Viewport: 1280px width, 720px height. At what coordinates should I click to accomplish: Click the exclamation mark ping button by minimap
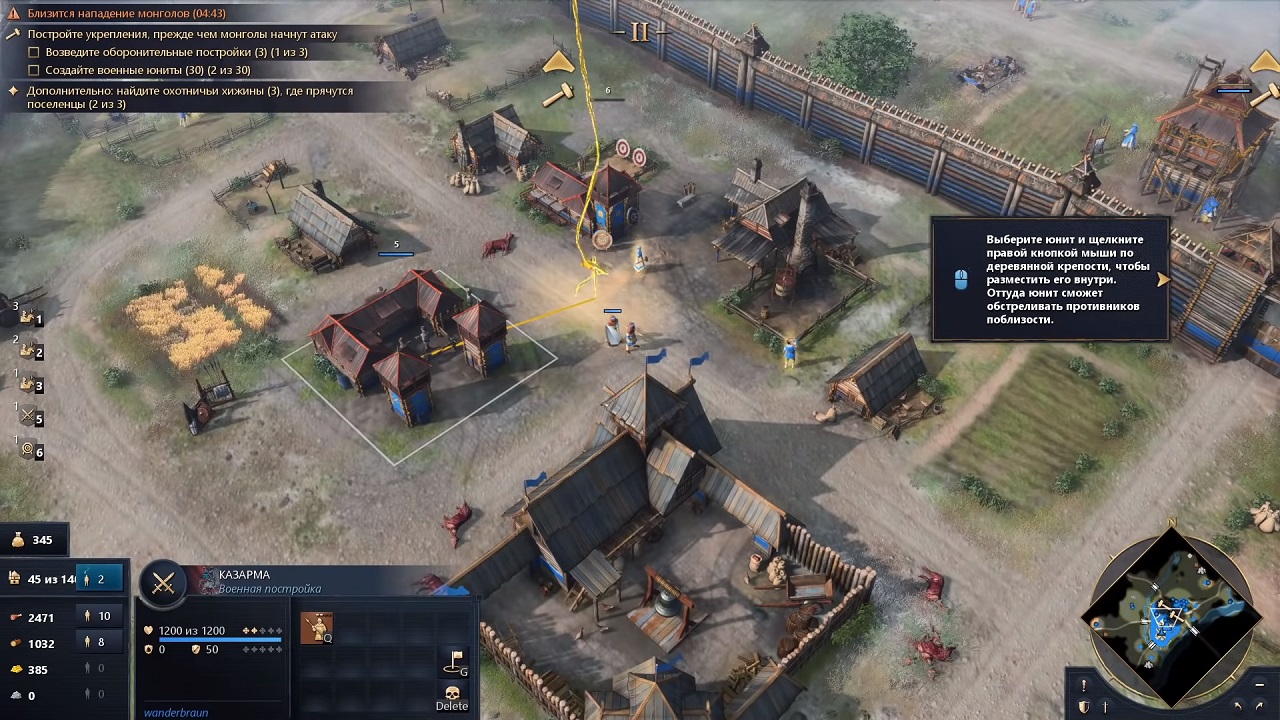coord(1083,686)
